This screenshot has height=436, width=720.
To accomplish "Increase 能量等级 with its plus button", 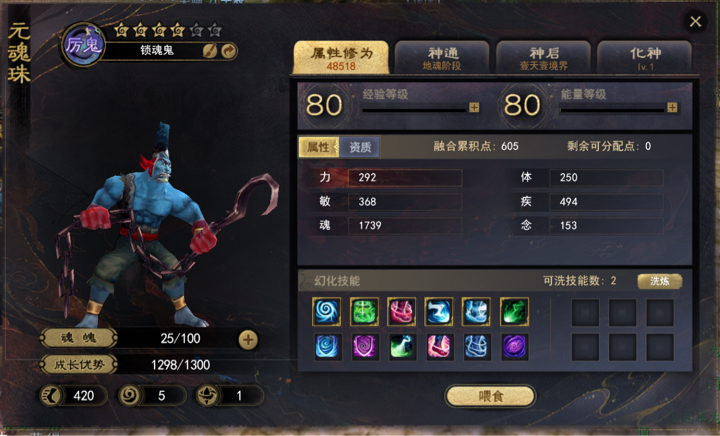I will [672, 107].
